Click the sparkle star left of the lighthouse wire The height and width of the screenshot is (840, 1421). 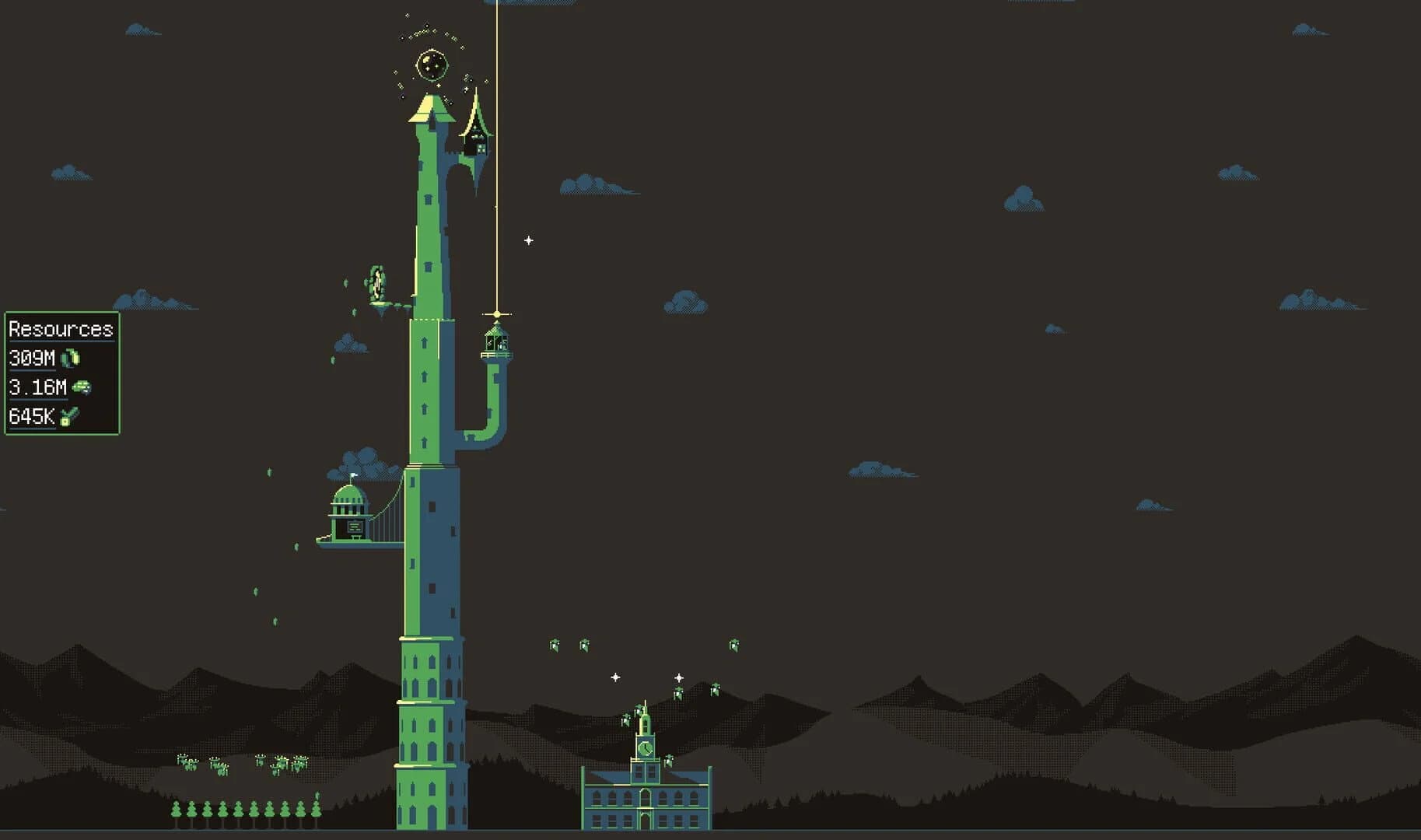529,241
